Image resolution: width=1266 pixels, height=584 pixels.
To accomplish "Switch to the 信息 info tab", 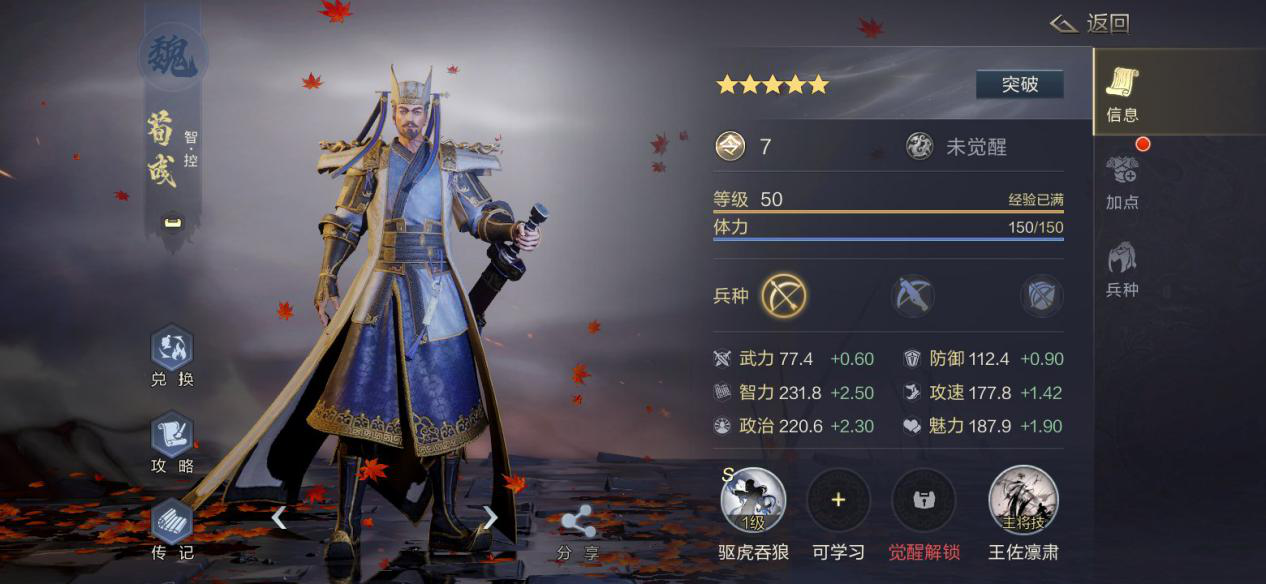I will (1122, 95).
